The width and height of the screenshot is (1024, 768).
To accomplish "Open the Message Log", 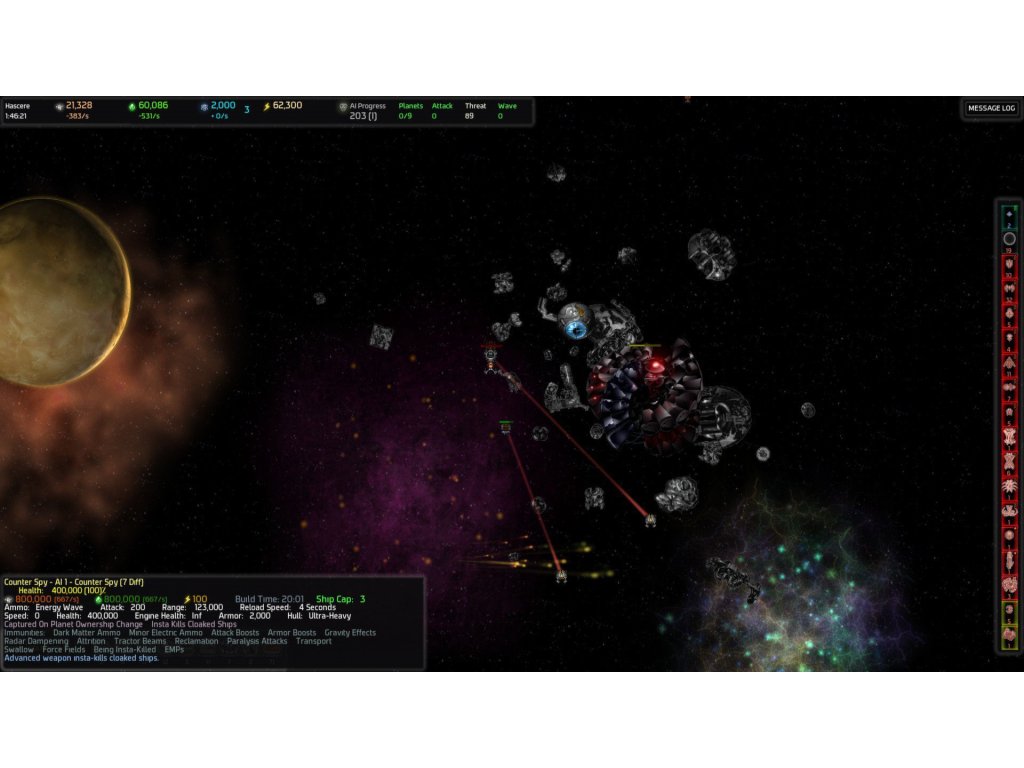I will (990, 108).
